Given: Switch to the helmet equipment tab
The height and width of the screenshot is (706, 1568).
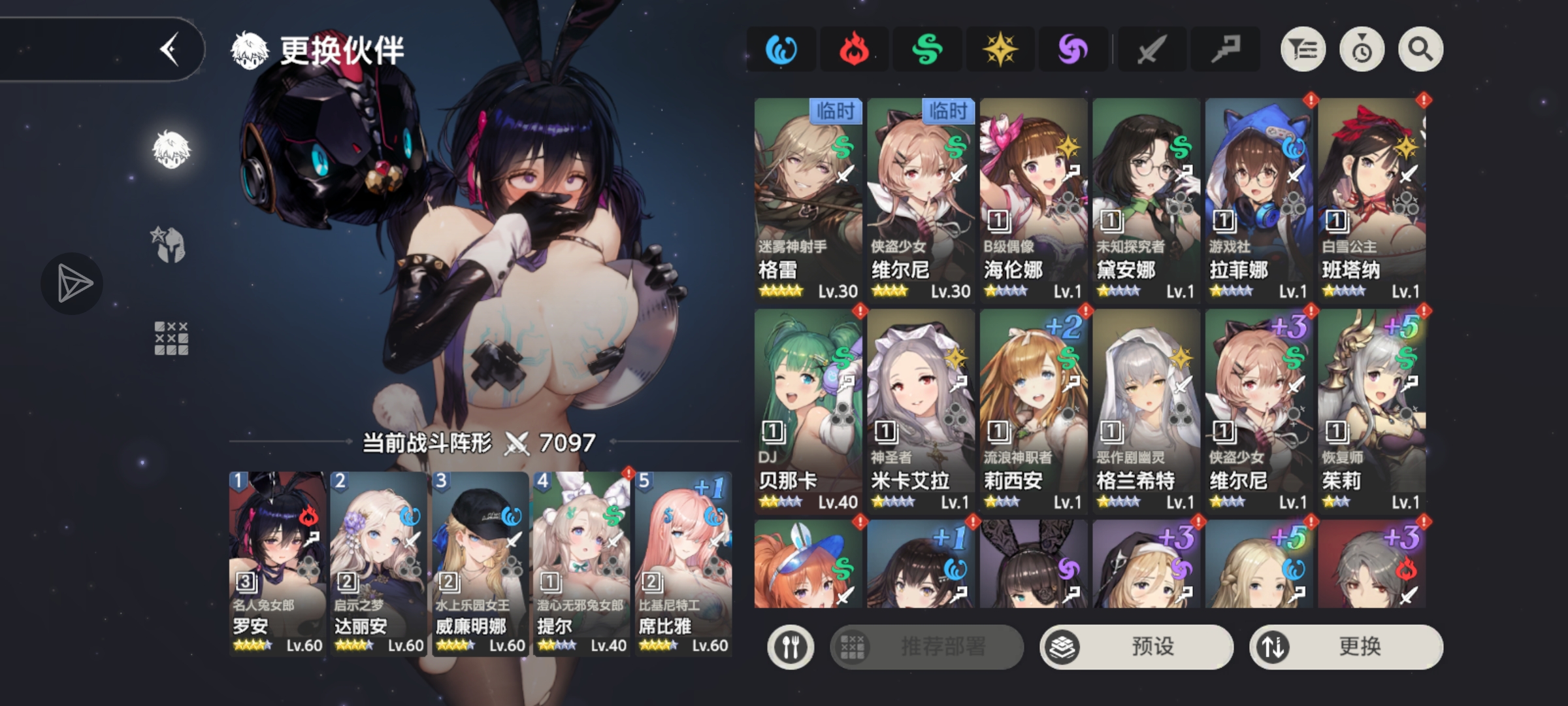Looking at the screenshot, I should click(171, 245).
